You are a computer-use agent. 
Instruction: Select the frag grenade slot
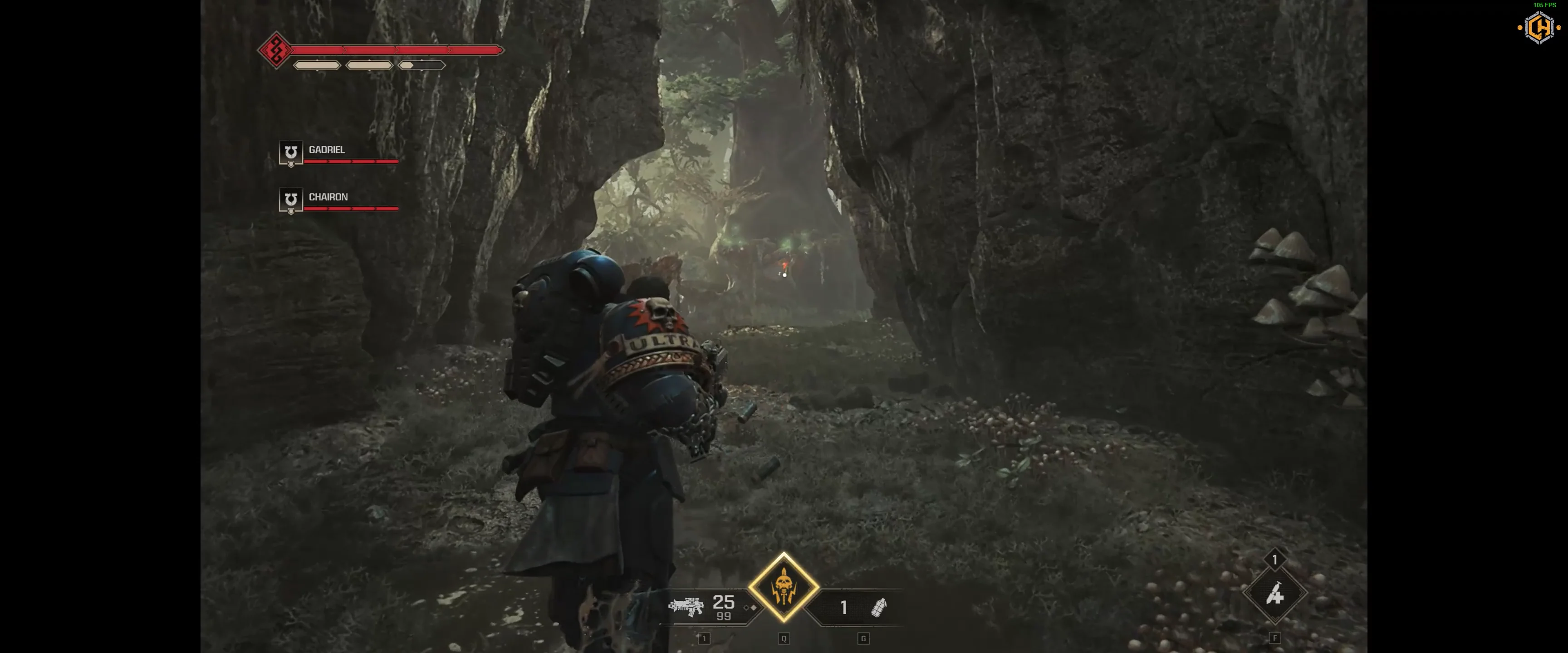coord(878,607)
